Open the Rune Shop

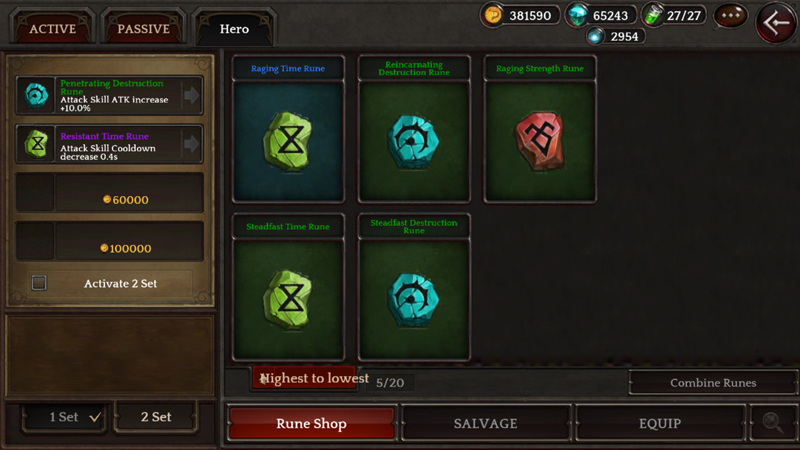click(x=311, y=423)
